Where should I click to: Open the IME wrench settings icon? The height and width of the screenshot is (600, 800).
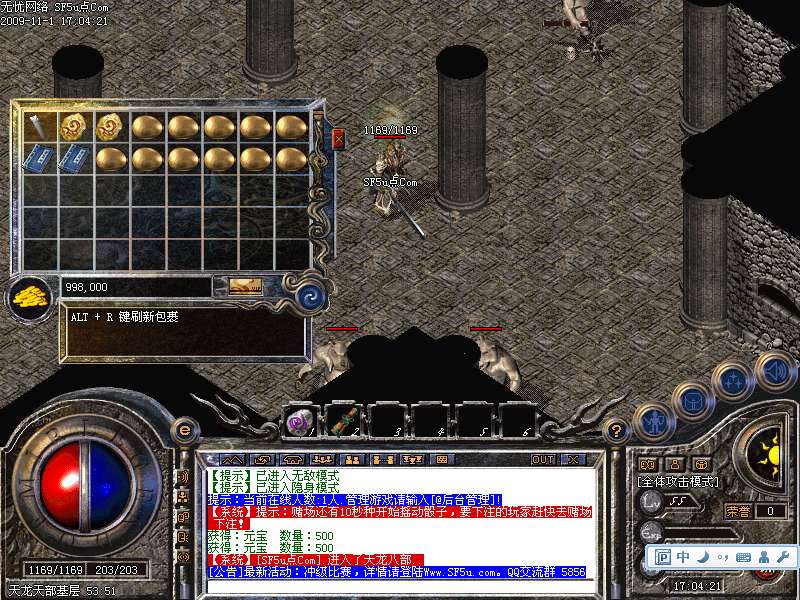click(x=782, y=556)
